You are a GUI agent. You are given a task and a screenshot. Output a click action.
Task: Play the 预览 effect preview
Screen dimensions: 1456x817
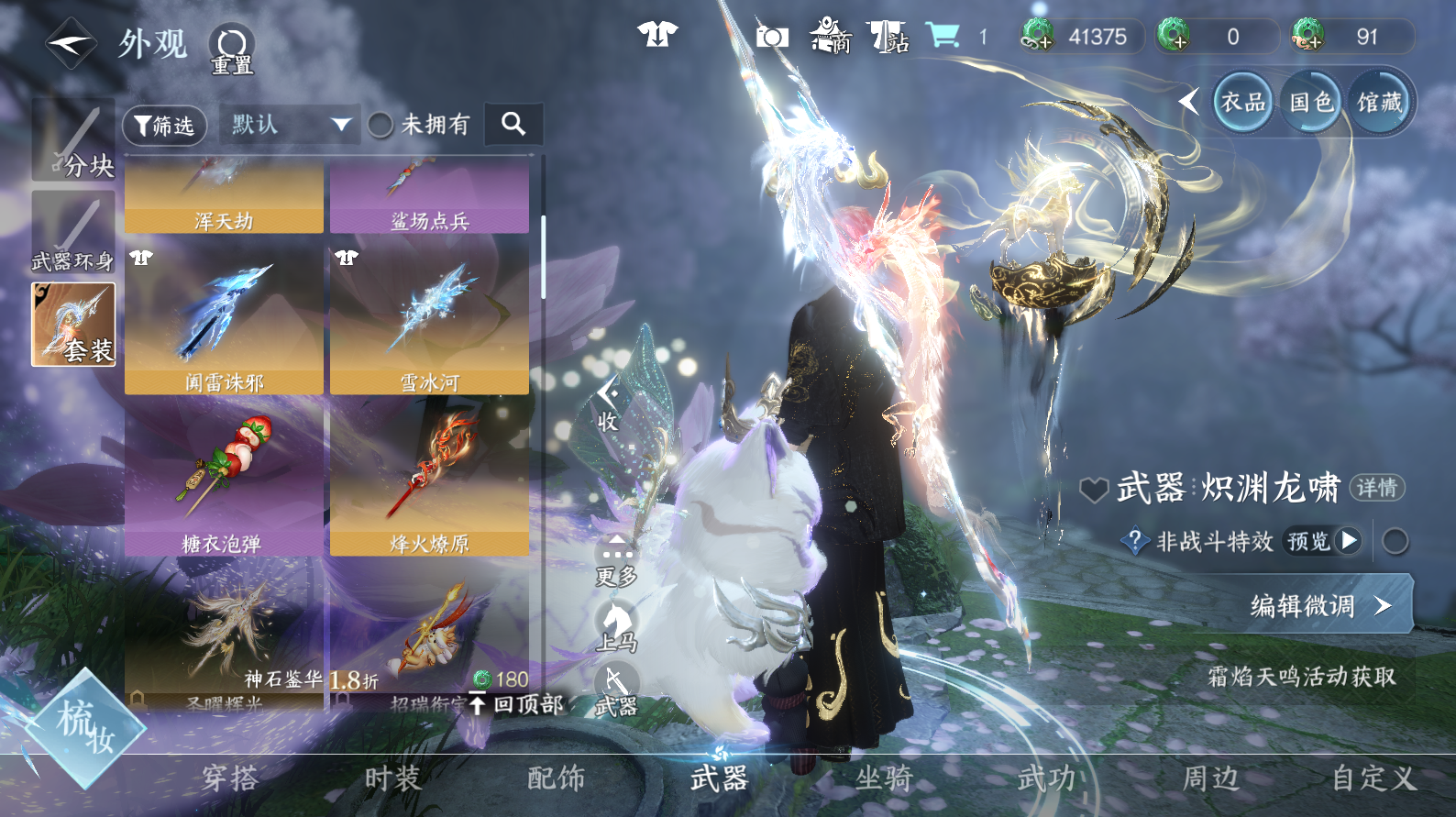pos(1323,541)
